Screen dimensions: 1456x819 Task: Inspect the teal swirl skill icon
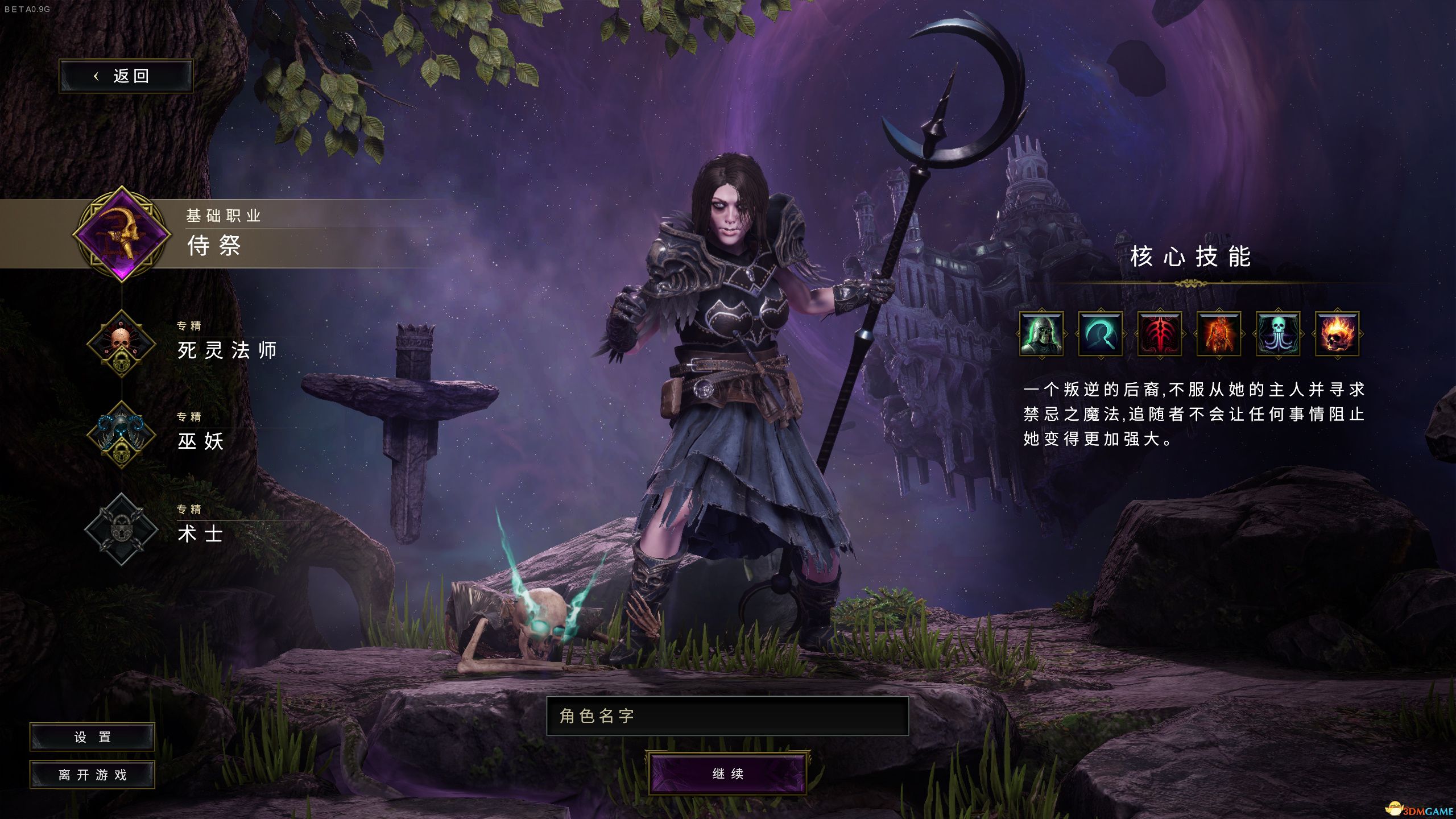coord(1101,334)
